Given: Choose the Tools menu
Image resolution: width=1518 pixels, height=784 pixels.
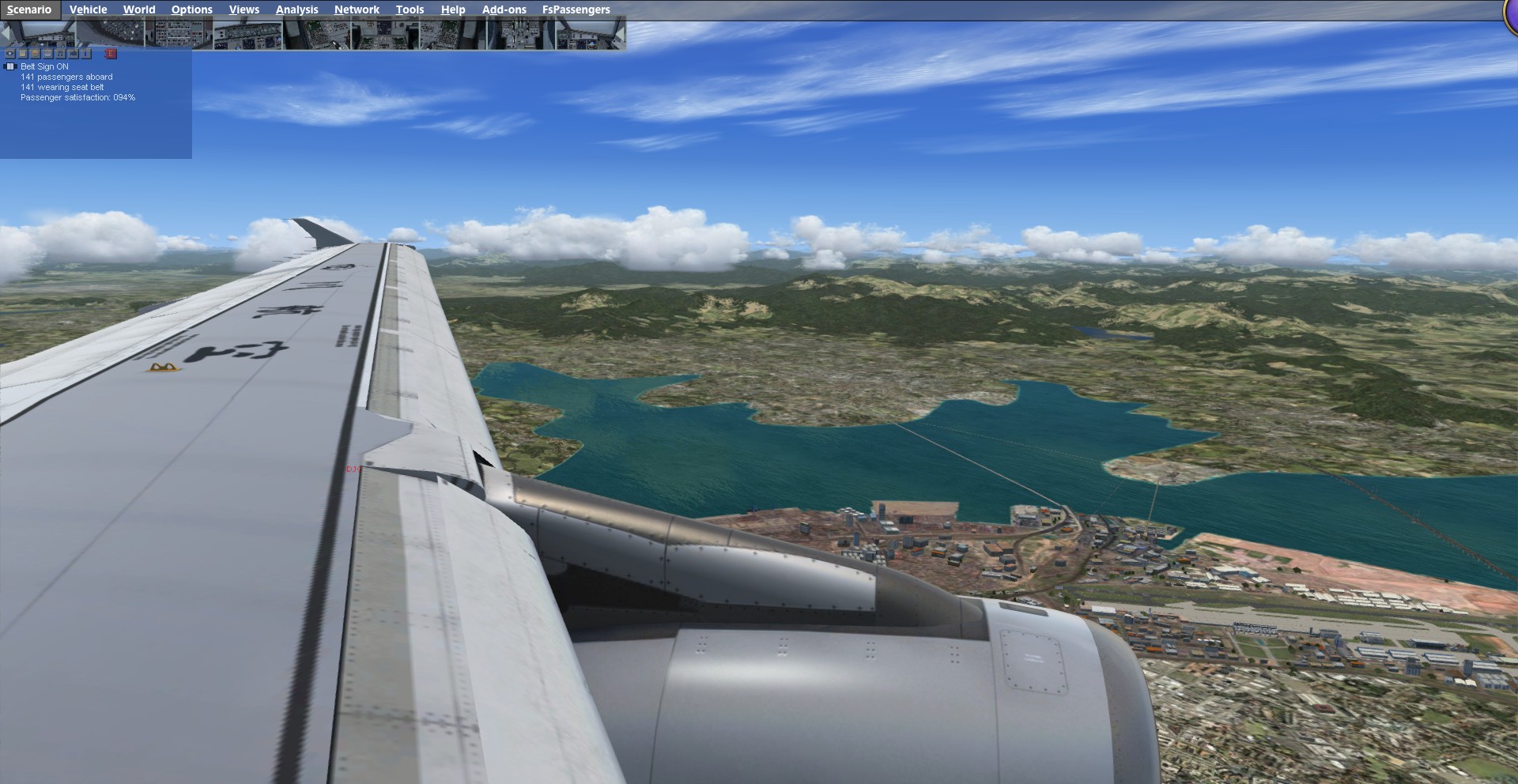Looking at the screenshot, I should pos(410,9).
